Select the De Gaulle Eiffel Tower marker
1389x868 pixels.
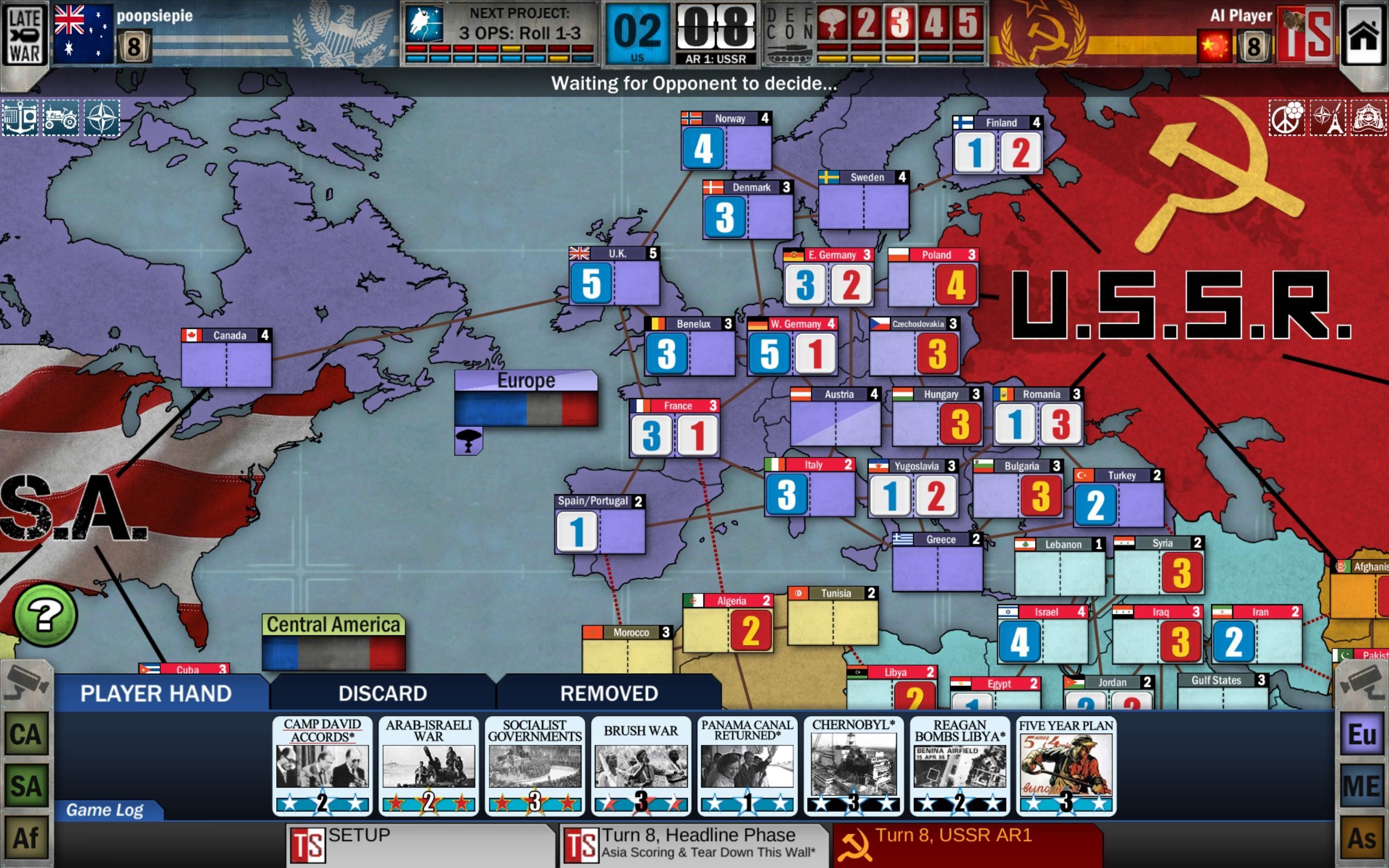tap(1328, 119)
